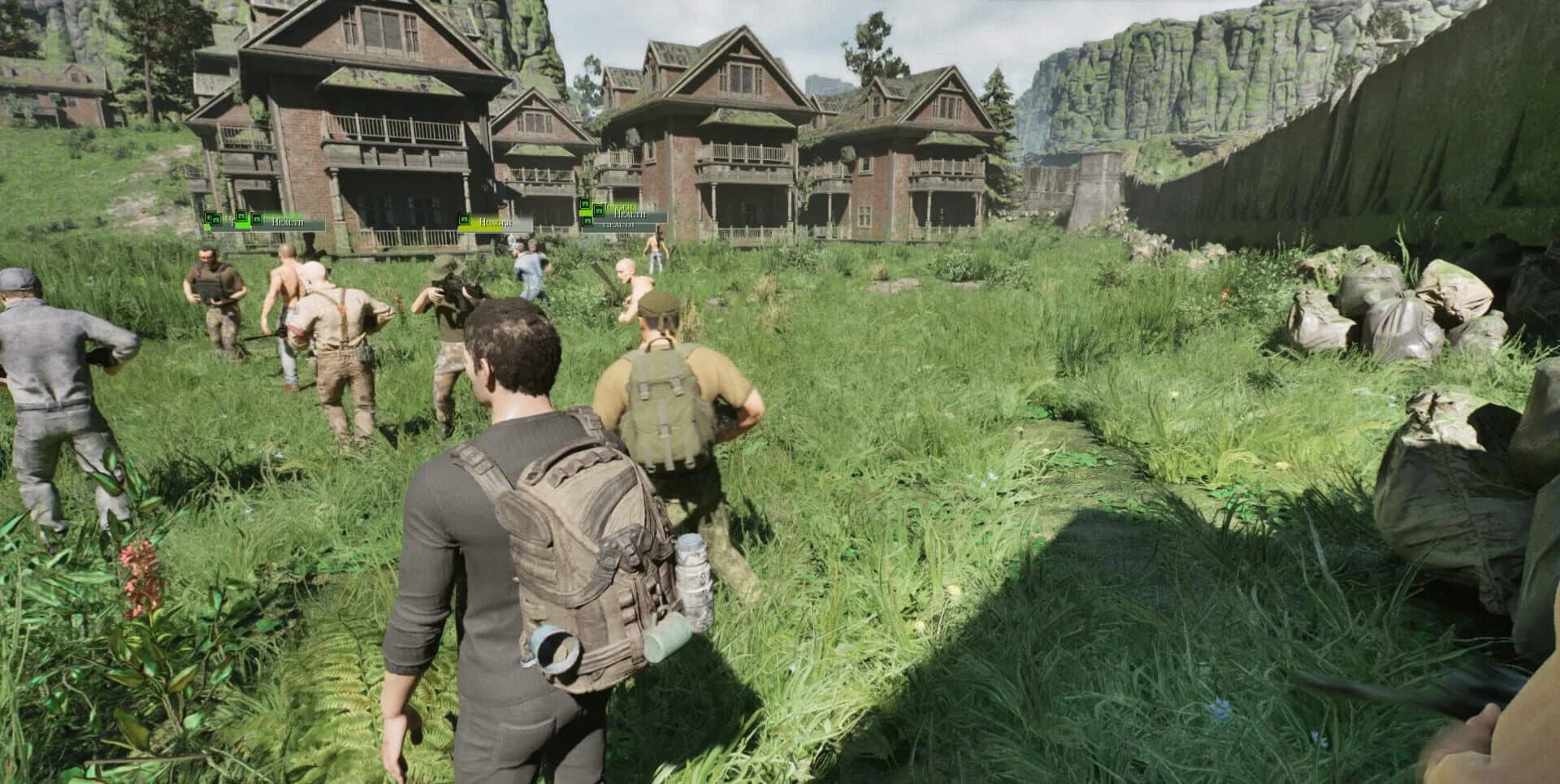Click the small green icon next to the lower Health bar
The height and width of the screenshot is (784, 1560).
(587, 221)
